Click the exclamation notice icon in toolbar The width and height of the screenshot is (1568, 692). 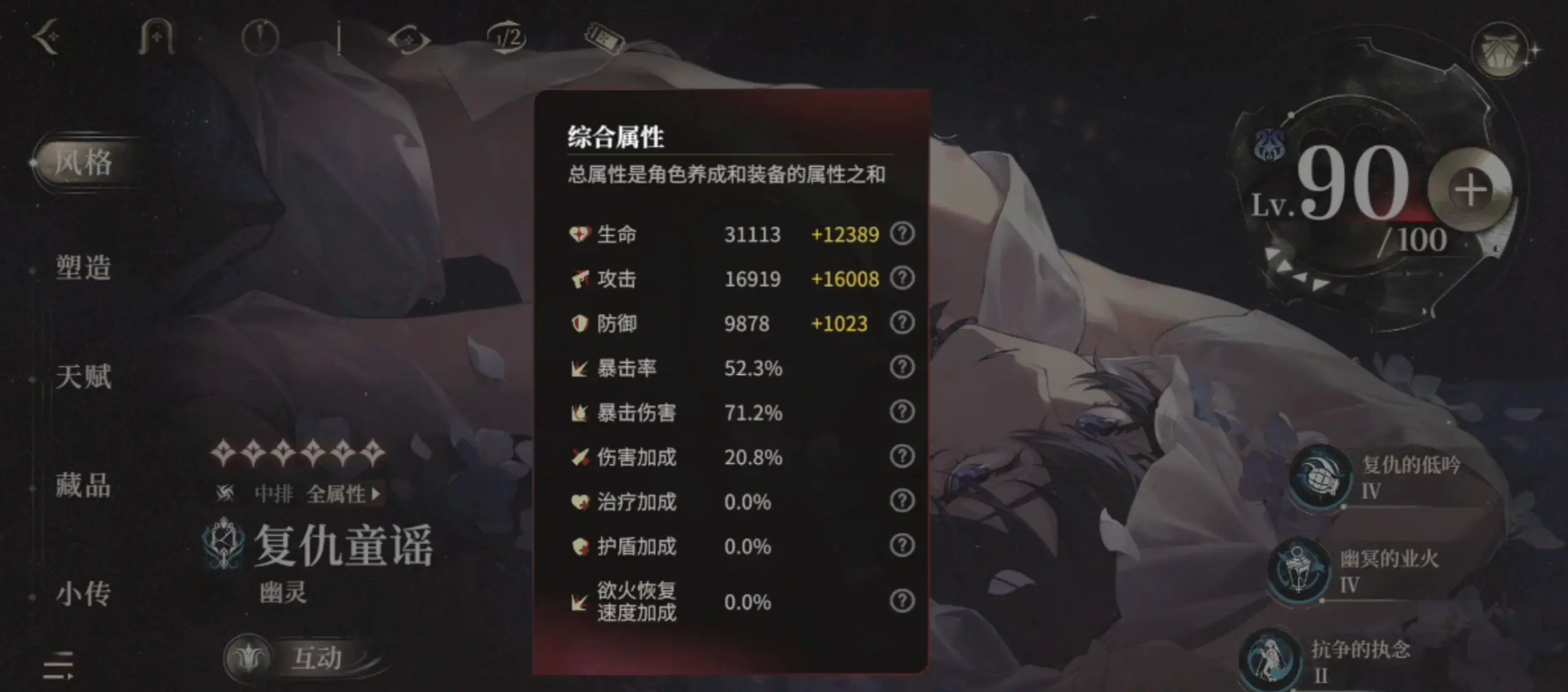[x=260, y=37]
